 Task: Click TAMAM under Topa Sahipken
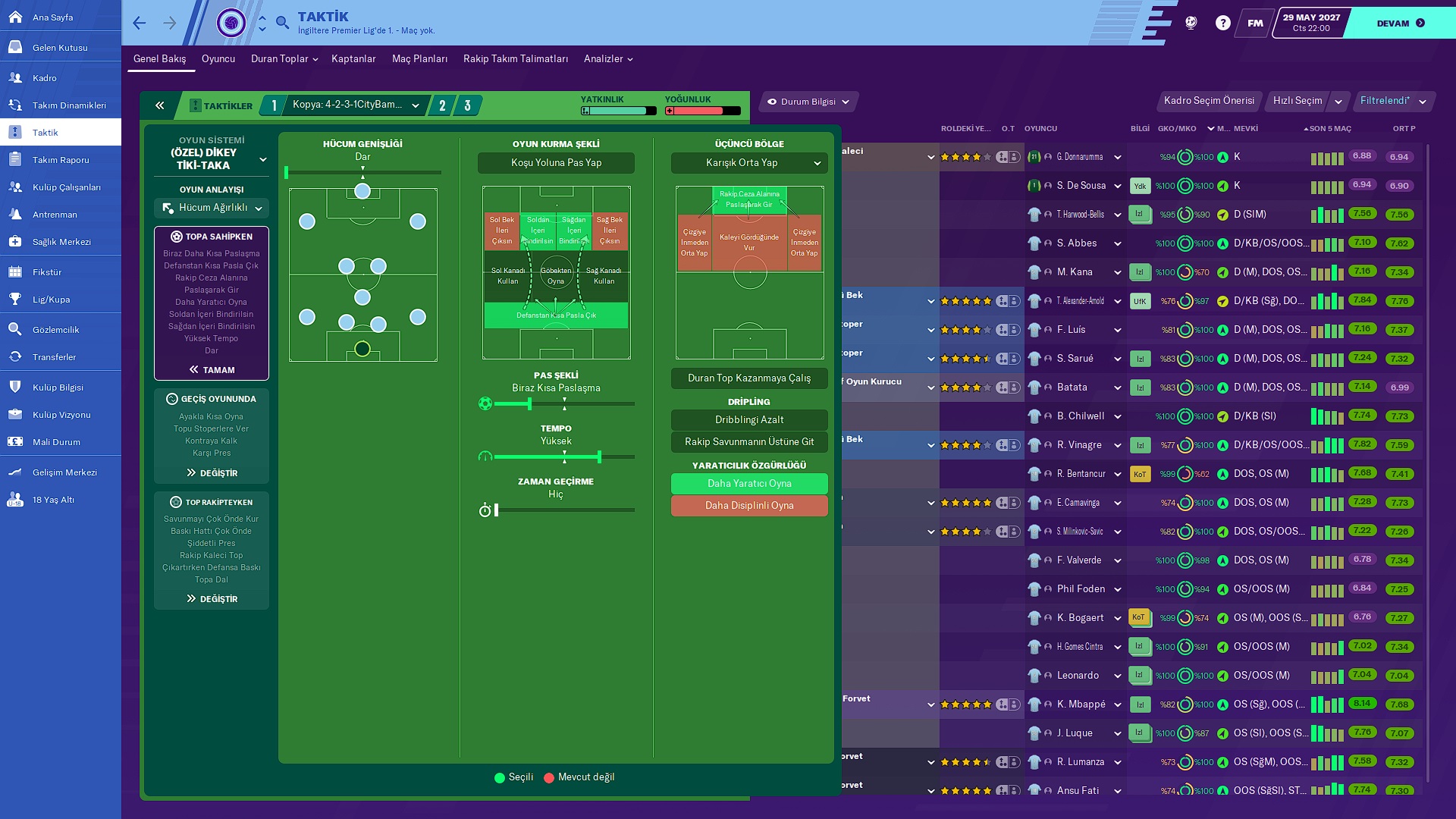pyautogui.click(x=212, y=370)
